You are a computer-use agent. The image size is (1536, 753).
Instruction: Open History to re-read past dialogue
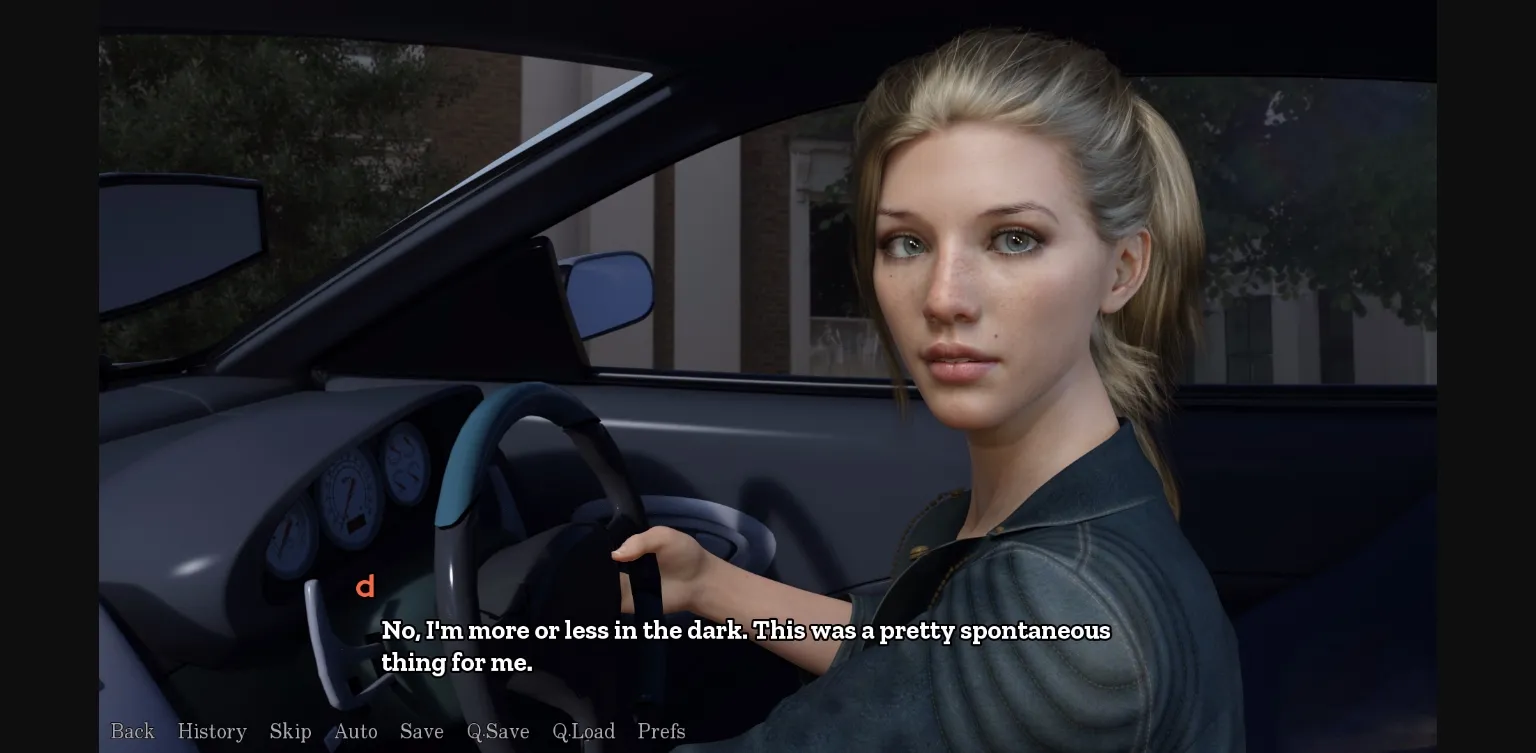tap(212, 731)
